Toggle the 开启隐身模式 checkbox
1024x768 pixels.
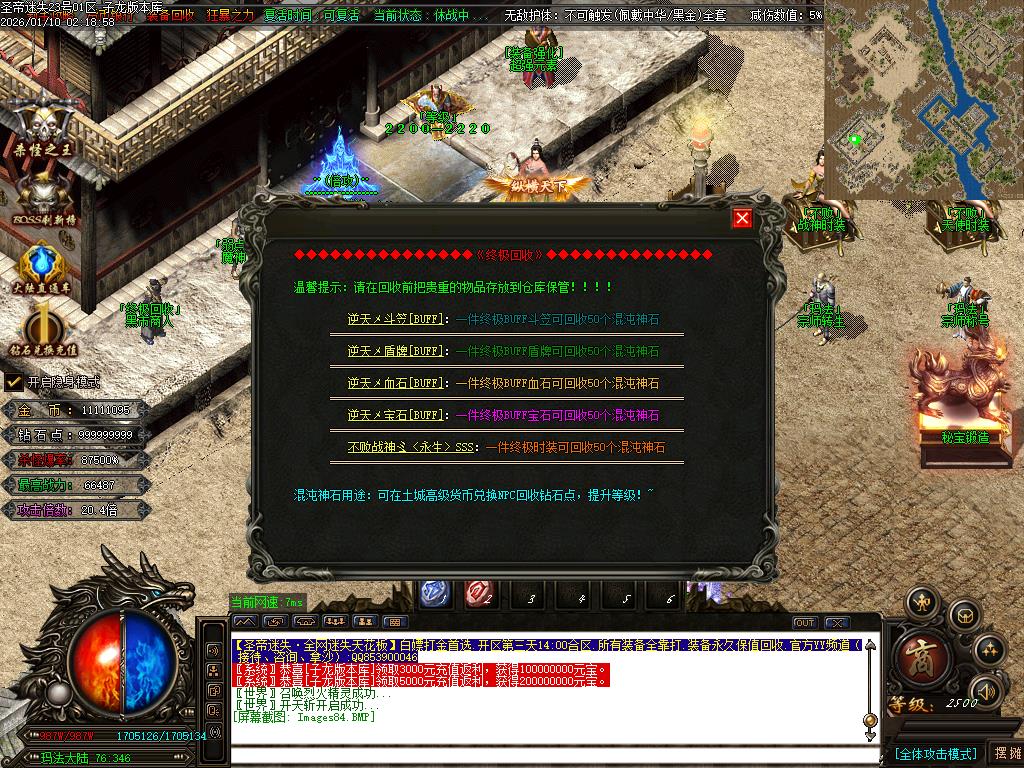pyautogui.click(x=14, y=382)
